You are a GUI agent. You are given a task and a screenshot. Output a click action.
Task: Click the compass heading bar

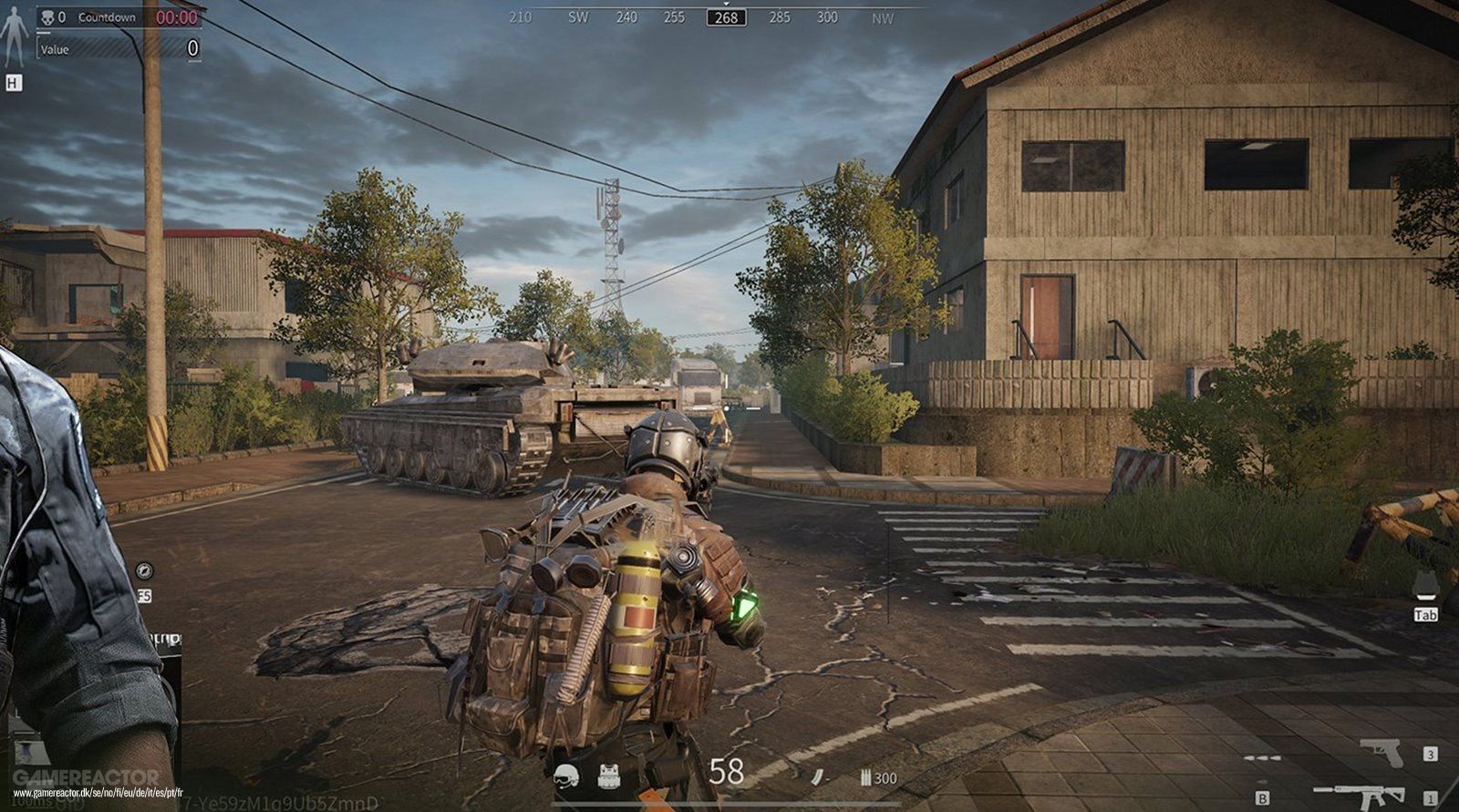tap(726, 17)
